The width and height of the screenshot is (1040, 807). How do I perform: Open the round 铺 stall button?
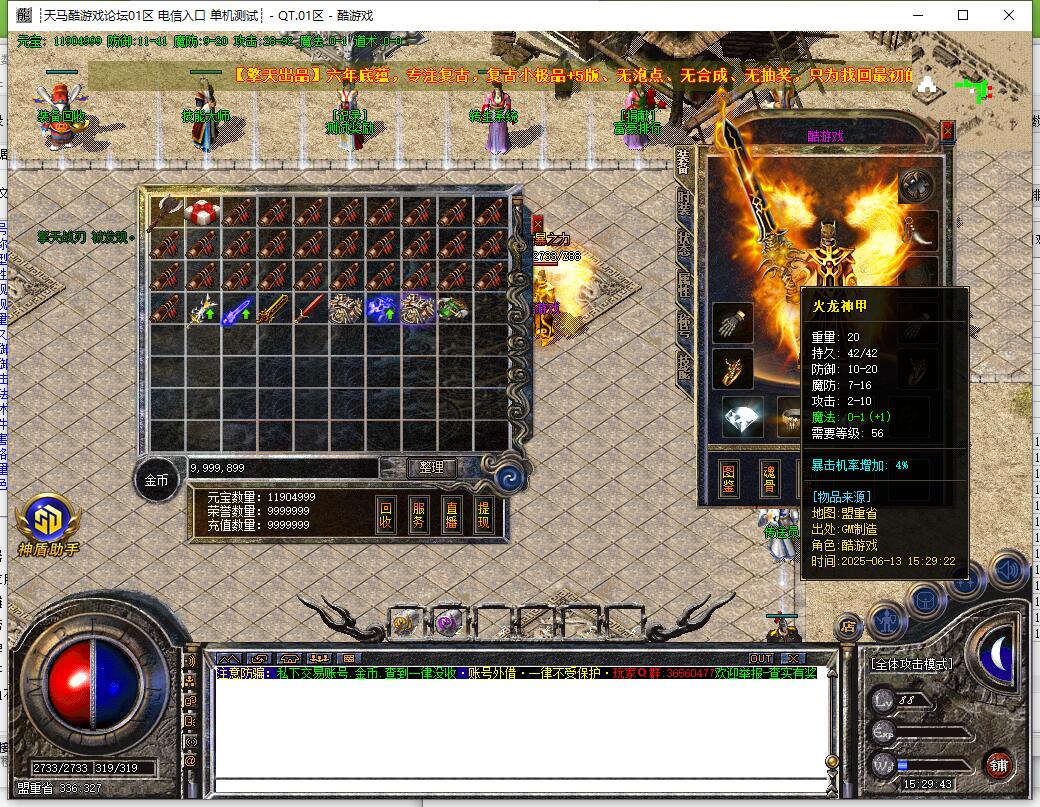(x=998, y=766)
